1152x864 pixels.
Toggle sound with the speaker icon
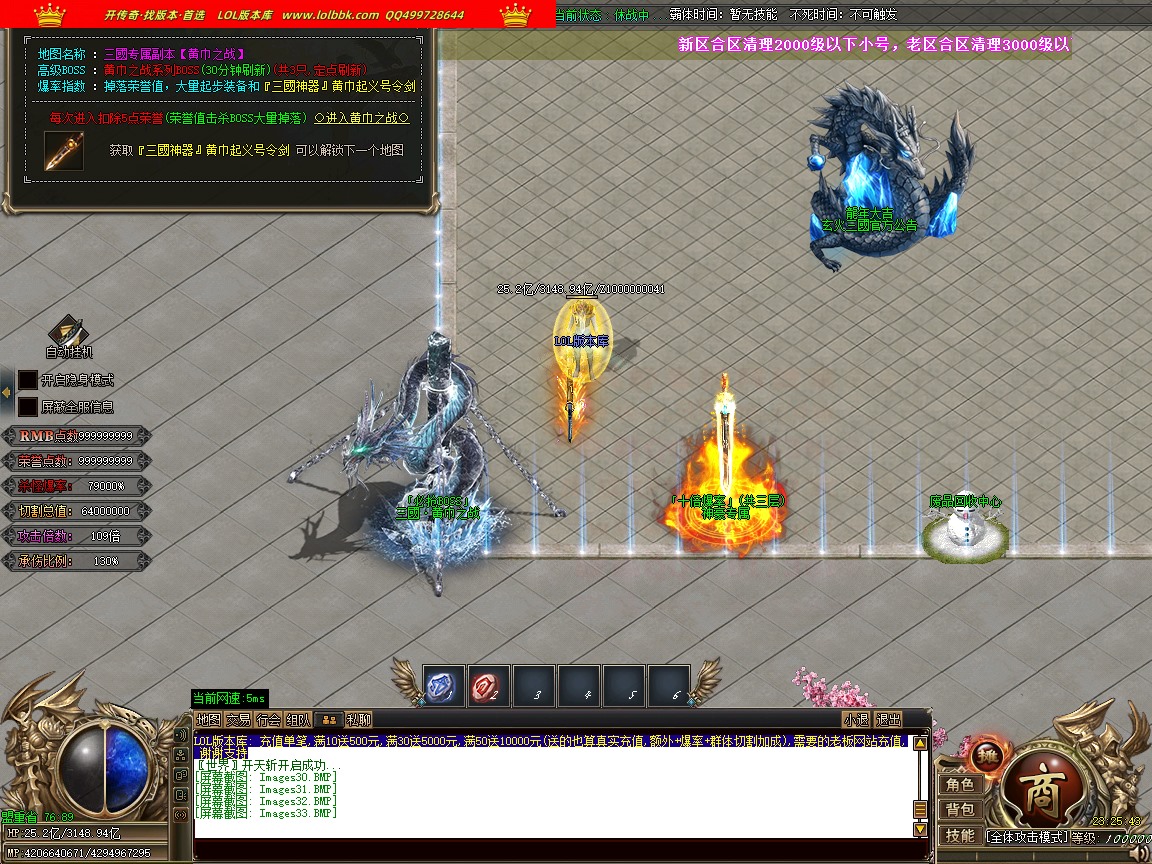point(1136,852)
